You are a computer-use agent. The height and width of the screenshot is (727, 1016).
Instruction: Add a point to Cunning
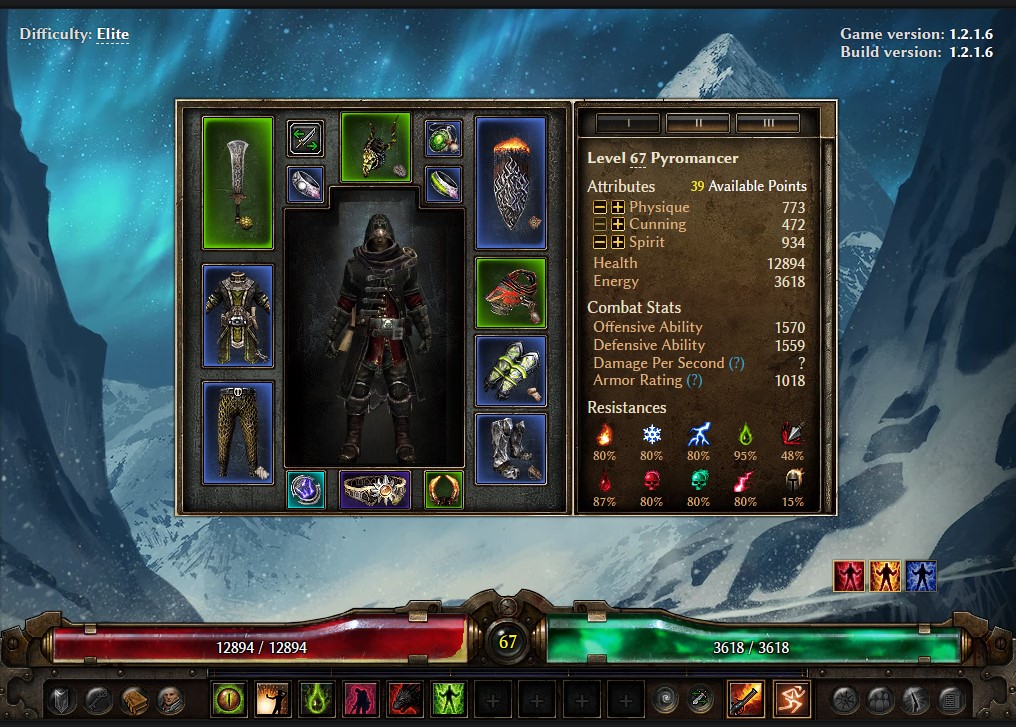618,225
